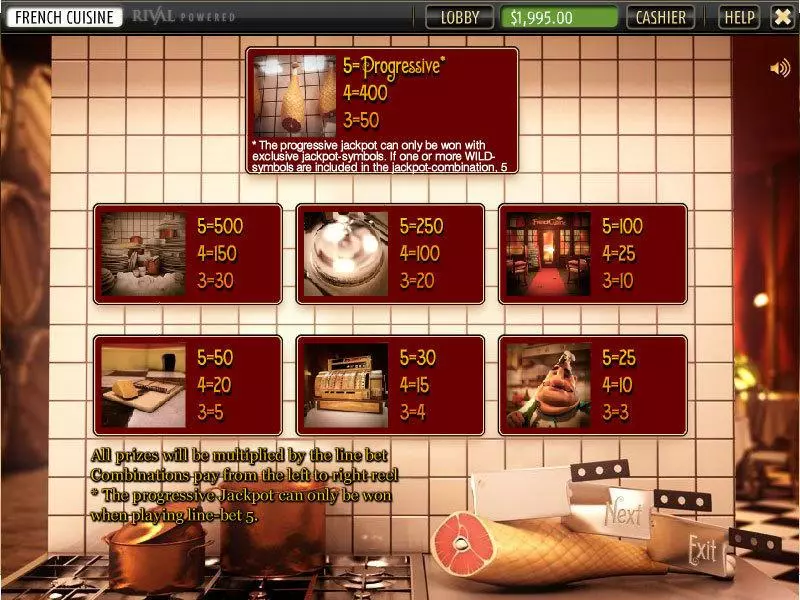Open the Cashier
Image resolution: width=800 pixels, height=600 pixels.
tap(661, 17)
